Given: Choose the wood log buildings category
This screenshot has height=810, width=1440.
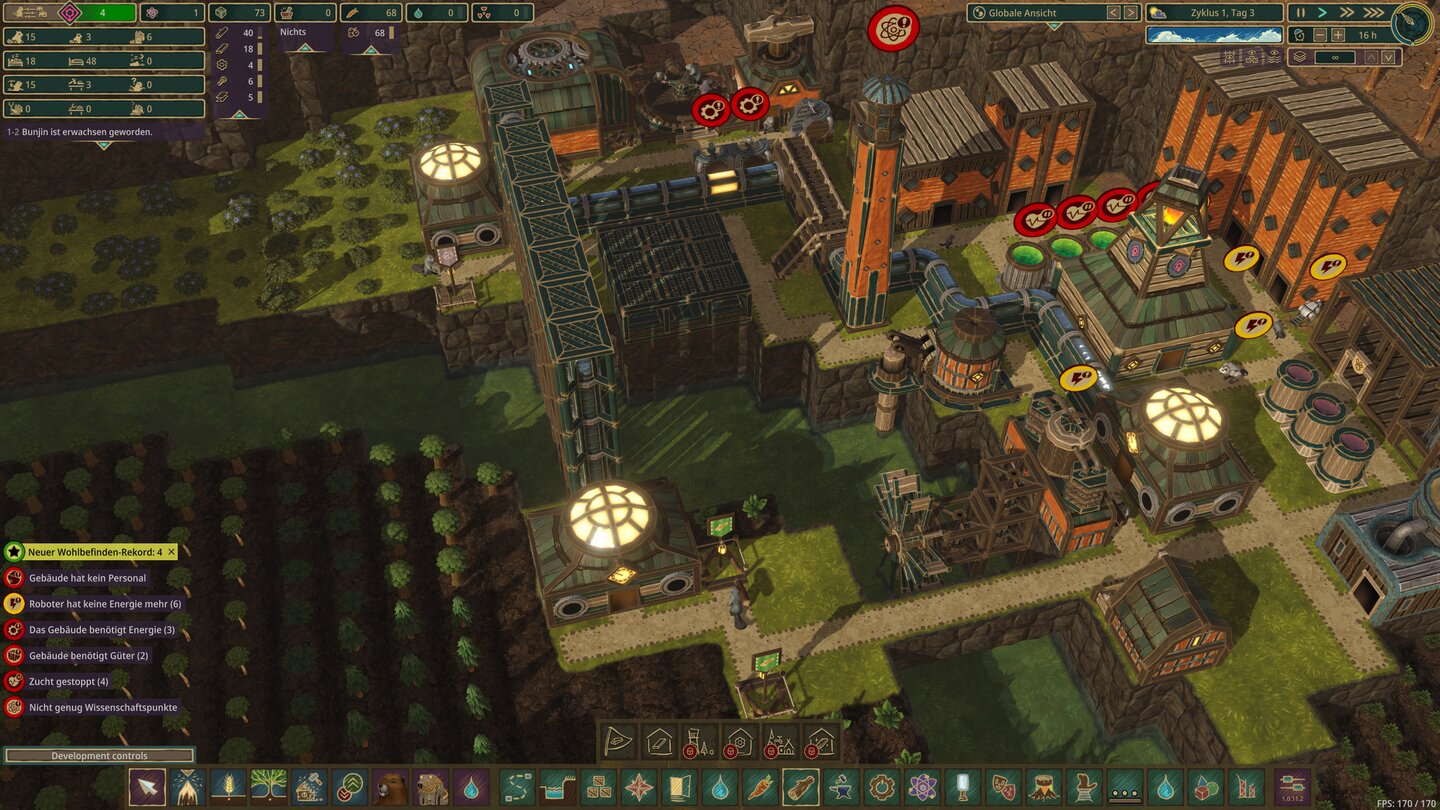Looking at the screenshot, I should click(x=801, y=787).
